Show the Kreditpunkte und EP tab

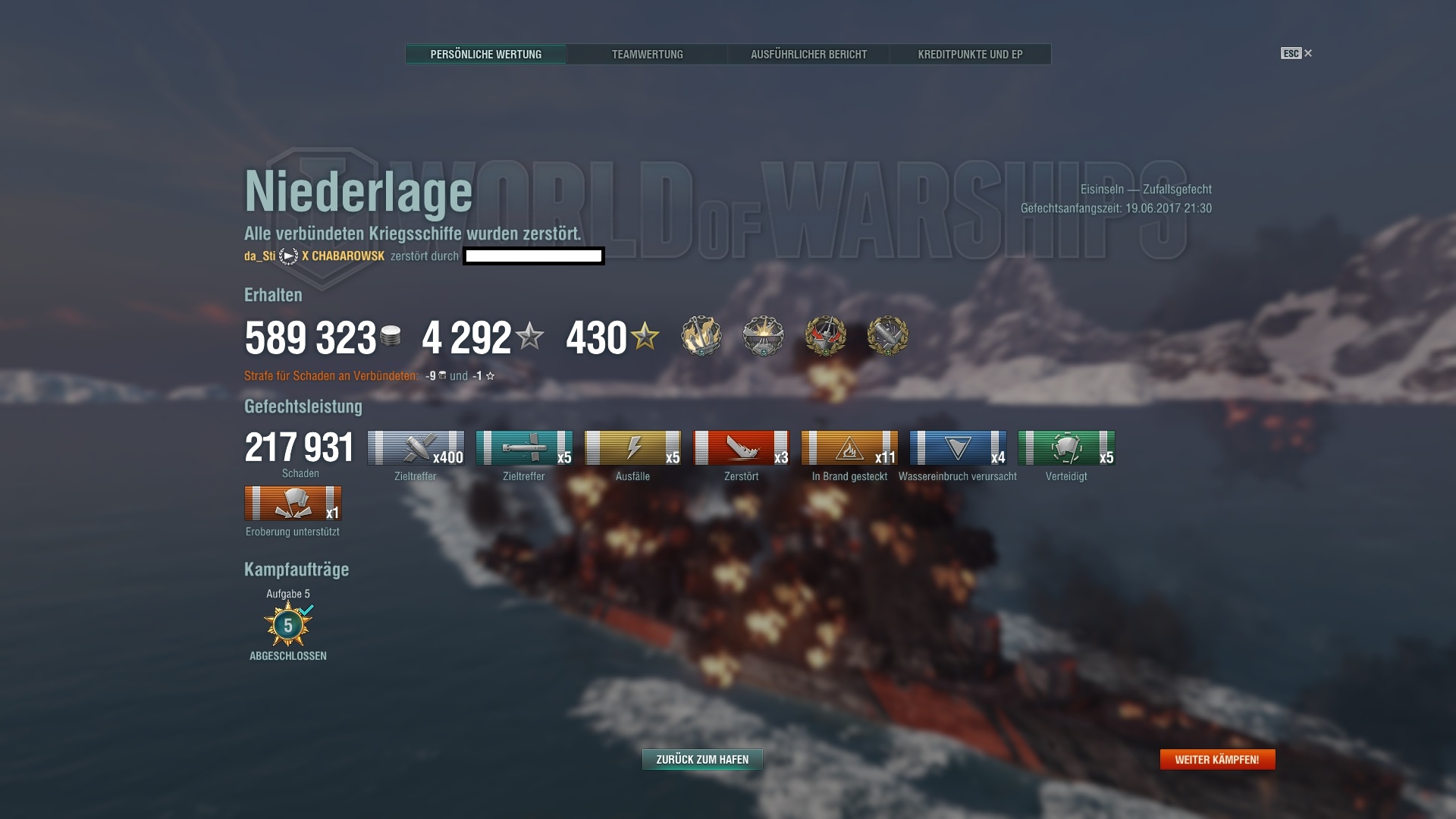tap(970, 55)
